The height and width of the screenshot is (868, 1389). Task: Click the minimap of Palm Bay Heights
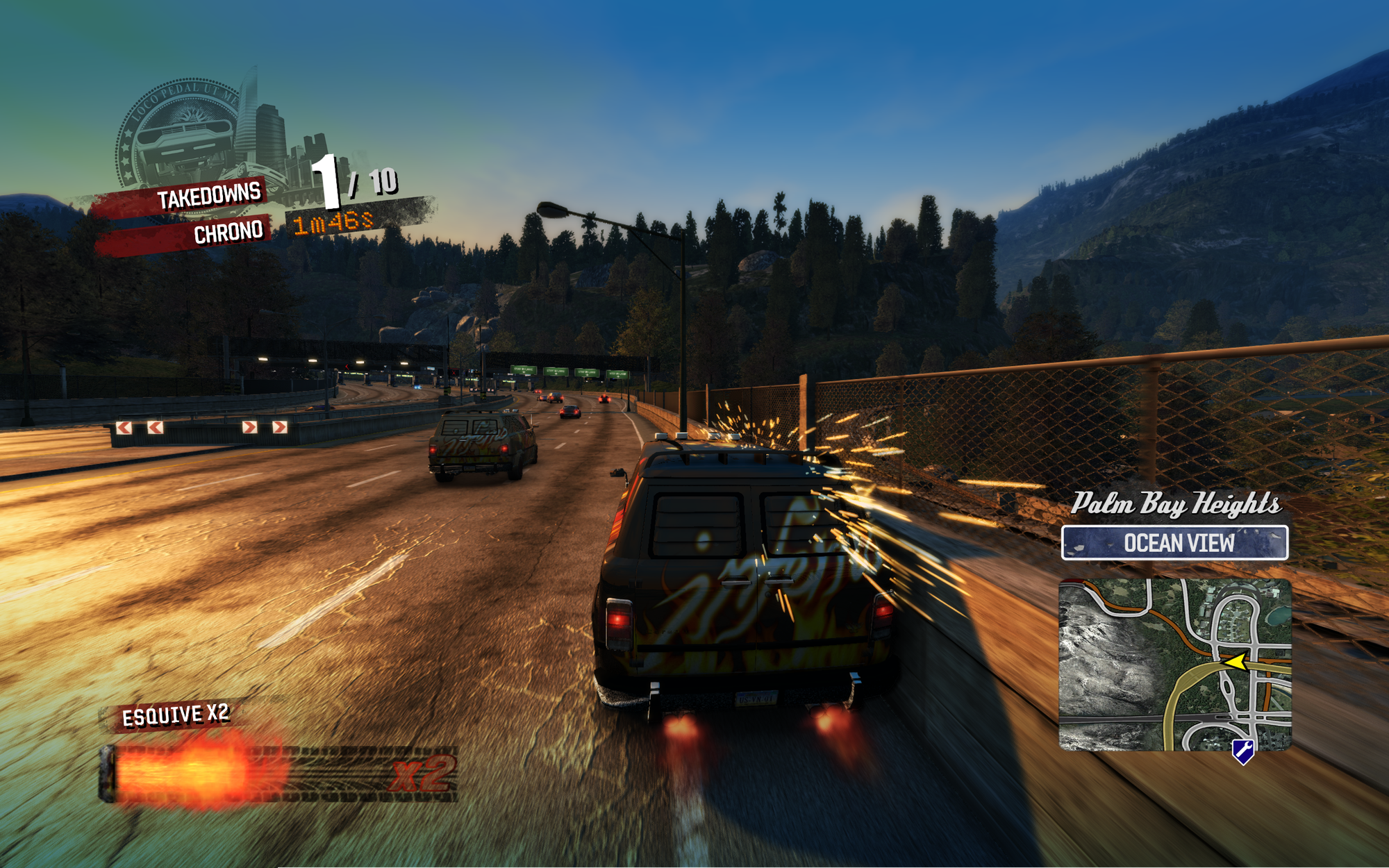pos(1174,665)
